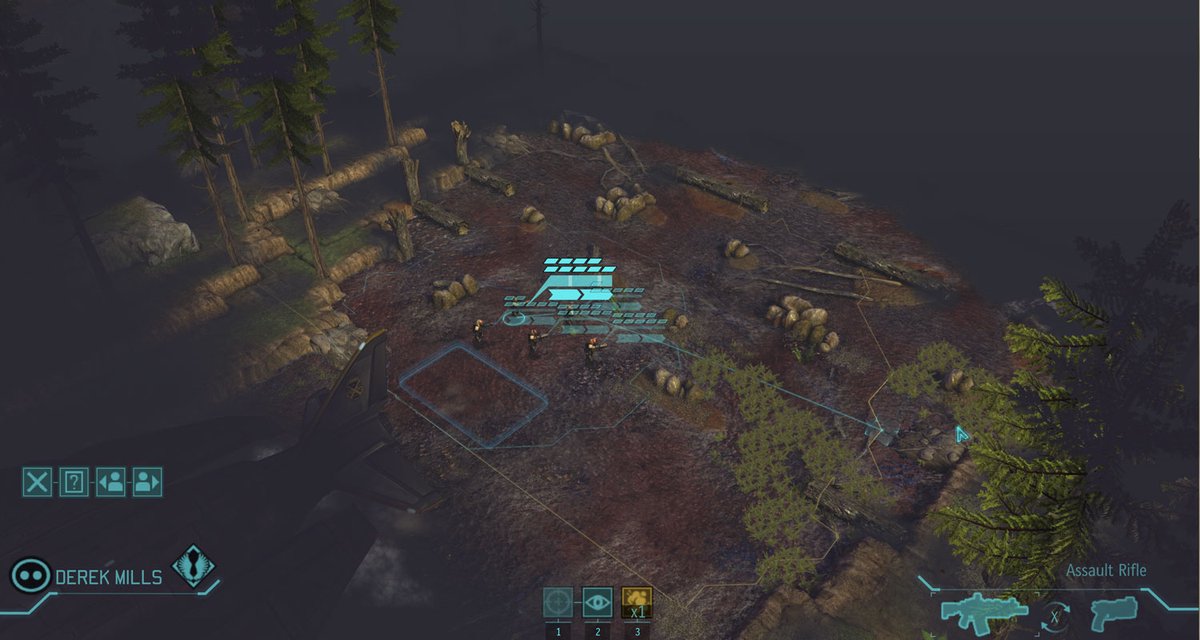Click Derek Mills' class emblem icon
The width and height of the screenshot is (1200, 640).
(x=193, y=565)
